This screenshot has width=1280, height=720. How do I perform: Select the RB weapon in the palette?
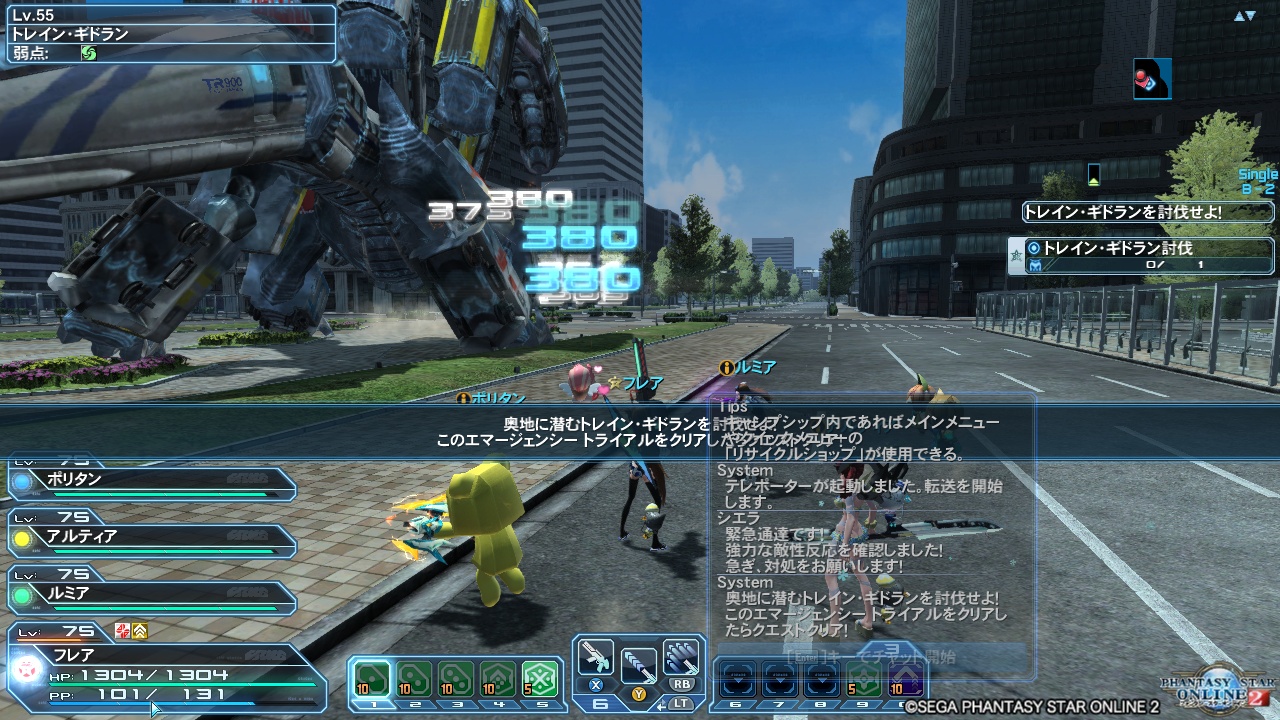pyautogui.click(x=681, y=659)
